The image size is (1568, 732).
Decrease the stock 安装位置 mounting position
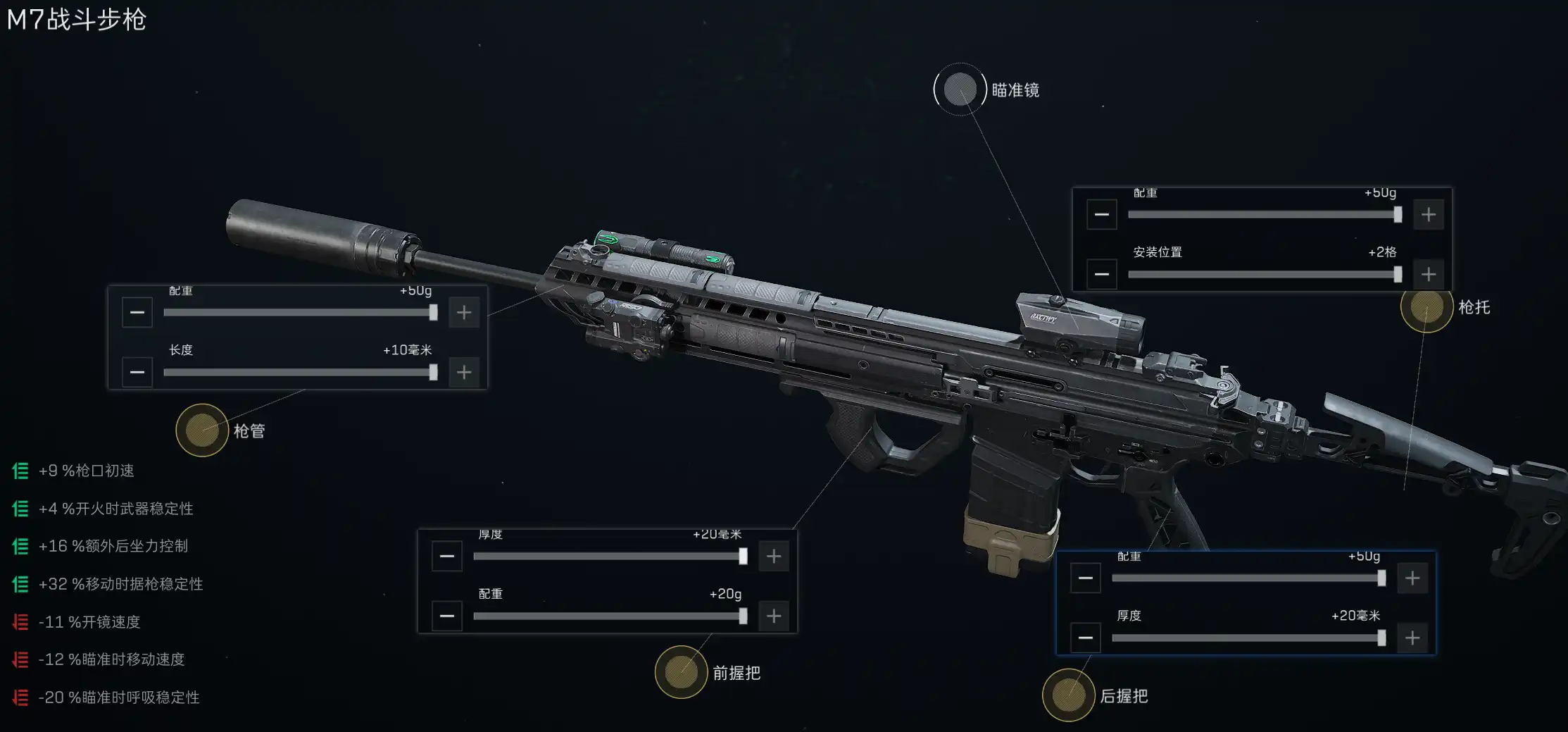pyautogui.click(x=1102, y=274)
